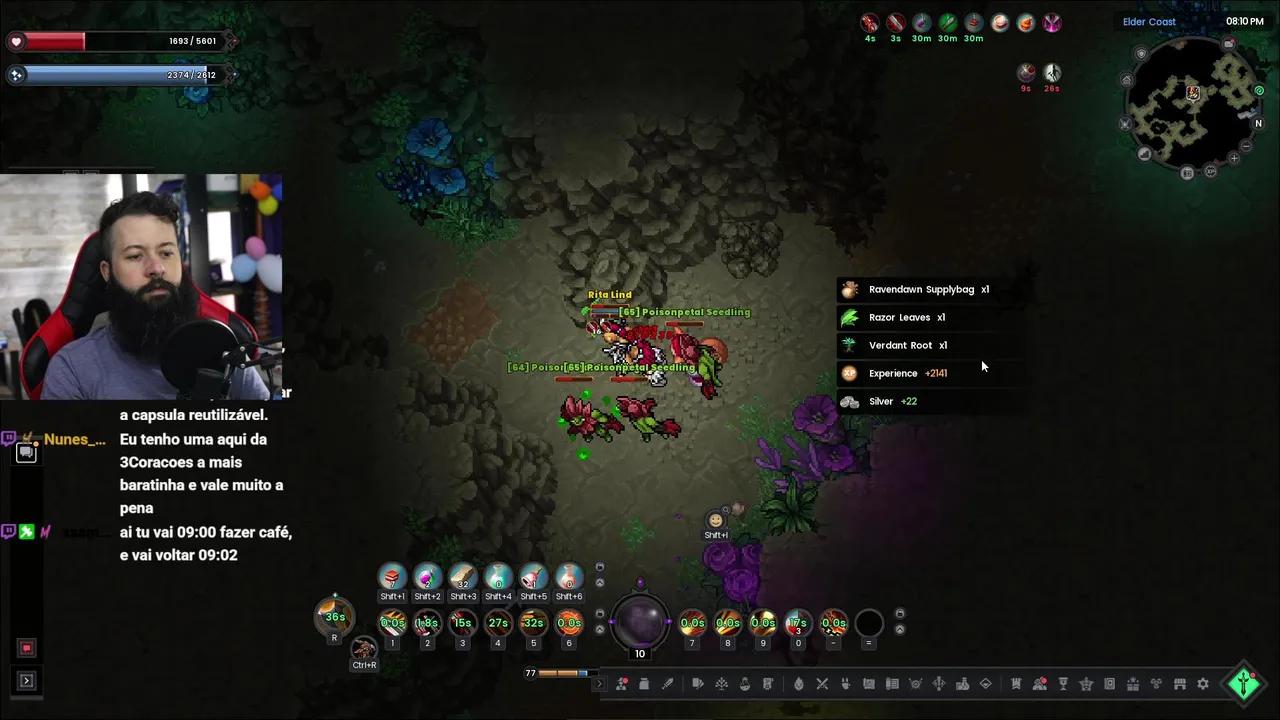Viewport: 1280px width, 720px height.
Task: Use the purple potion in Shift+2 slot
Action: tap(427, 577)
